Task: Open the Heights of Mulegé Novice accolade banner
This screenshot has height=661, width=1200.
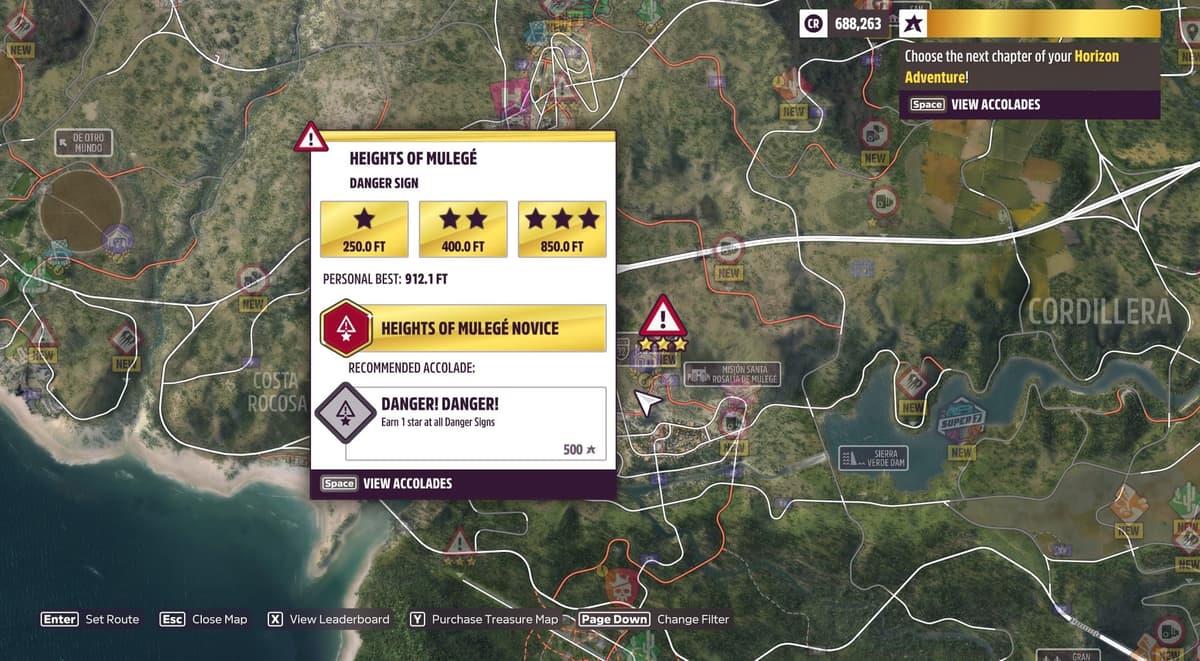Action: coord(463,329)
